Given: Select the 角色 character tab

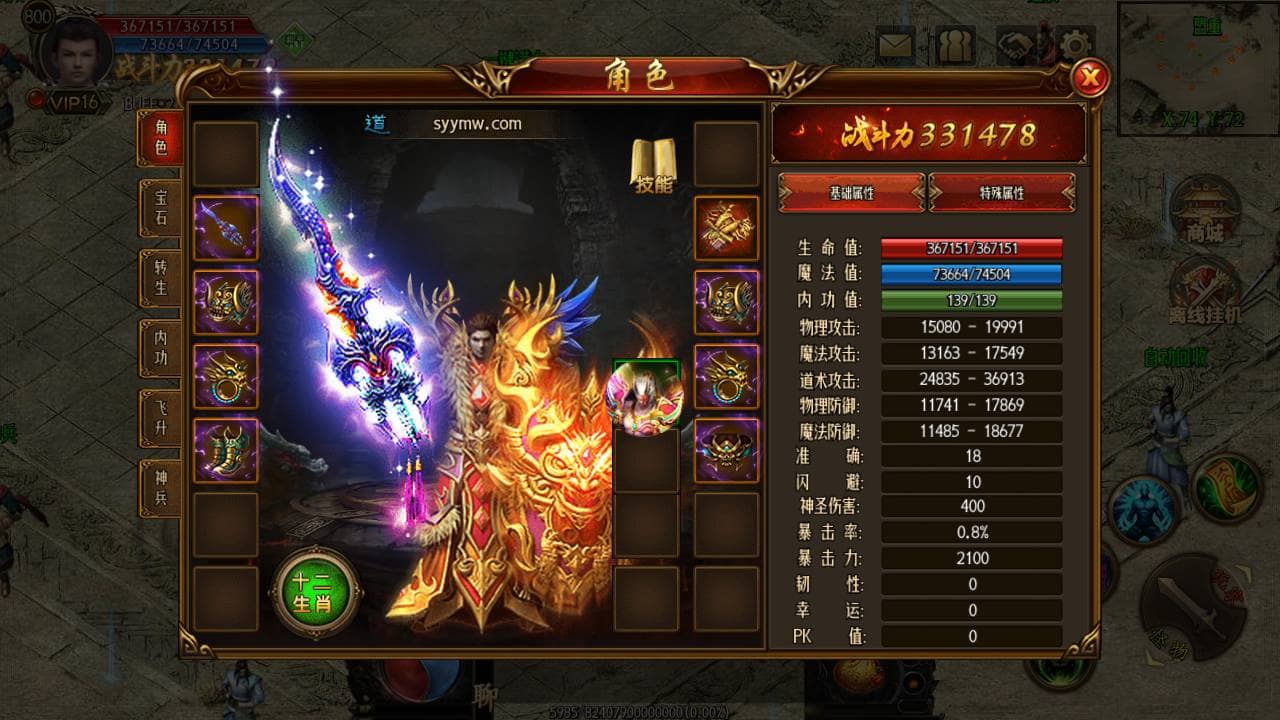Looking at the screenshot, I should pos(160,138).
